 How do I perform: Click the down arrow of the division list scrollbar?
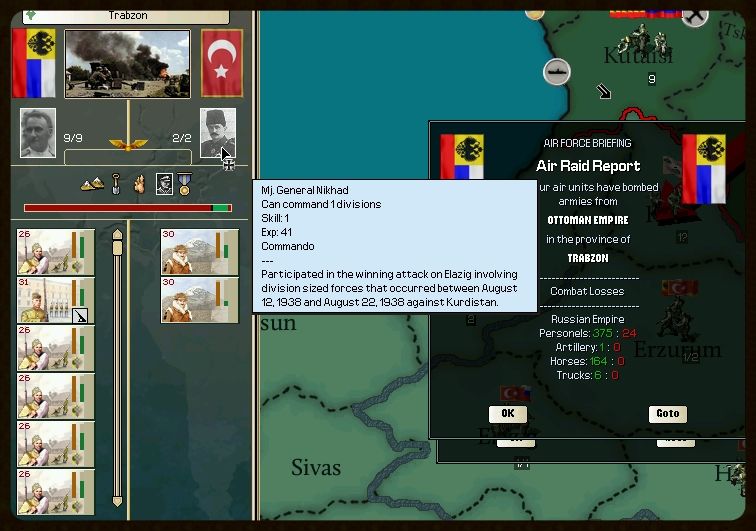coord(117,499)
